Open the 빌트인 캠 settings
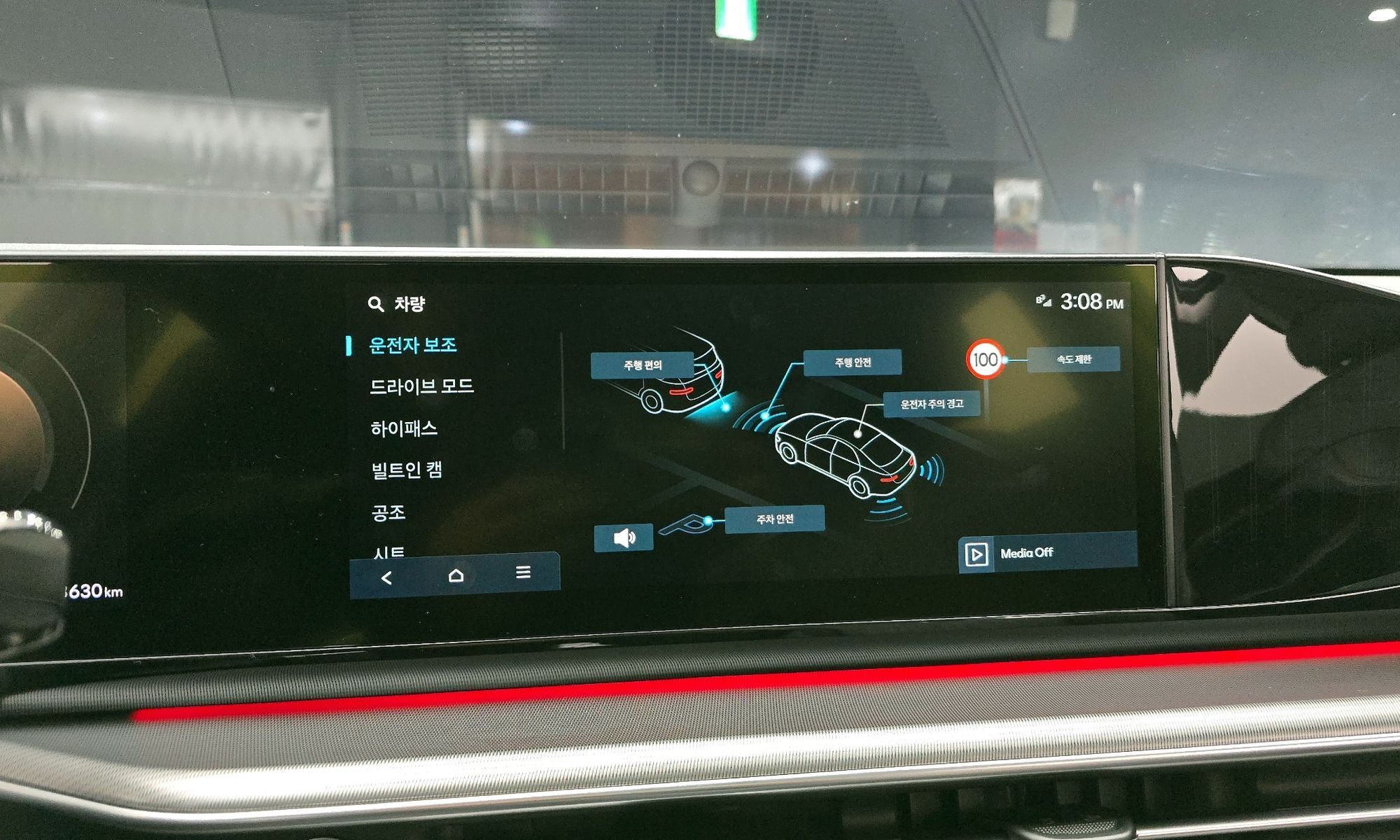This screenshot has height=840, width=1400. pyautogui.click(x=406, y=470)
